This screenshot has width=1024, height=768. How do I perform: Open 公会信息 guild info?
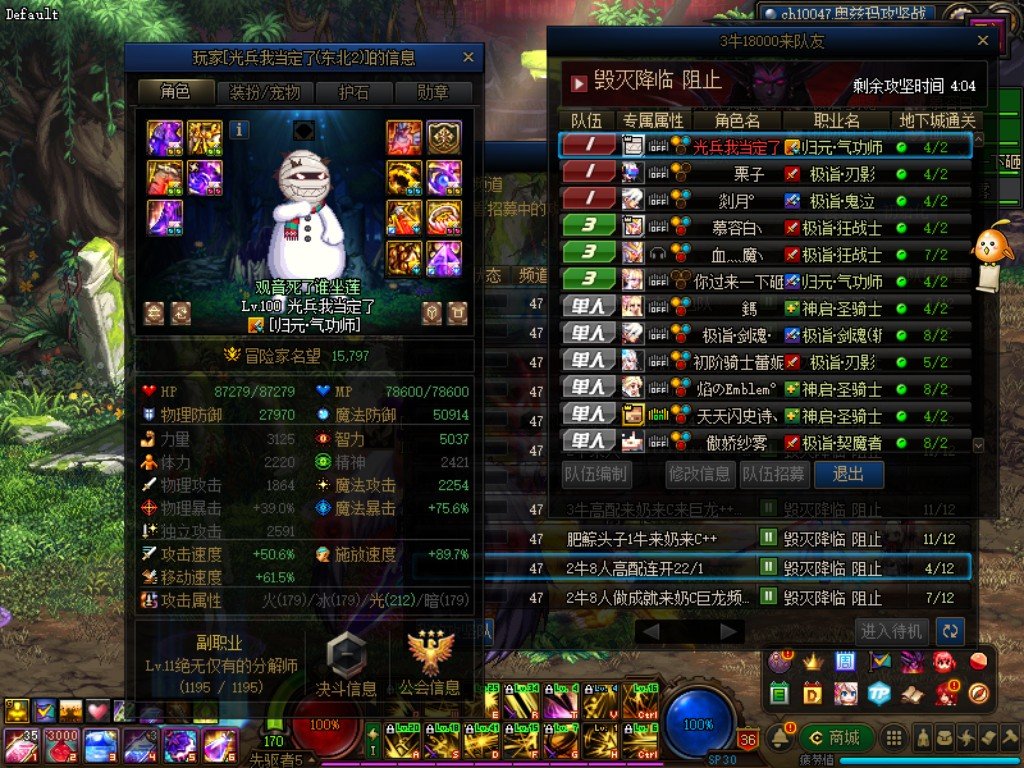(x=432, y=661)
